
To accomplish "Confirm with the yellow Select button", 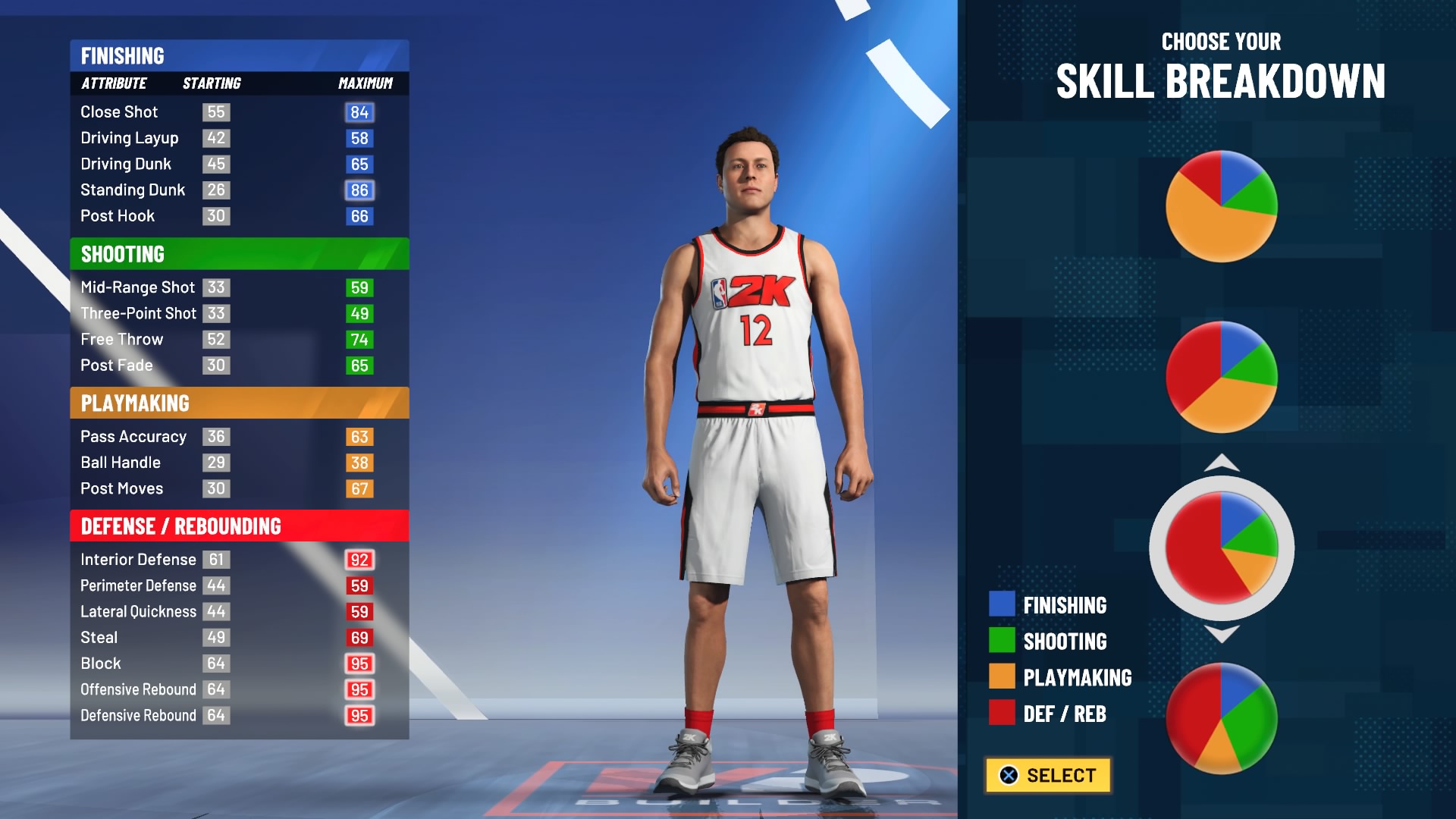I will [1048, 775].
